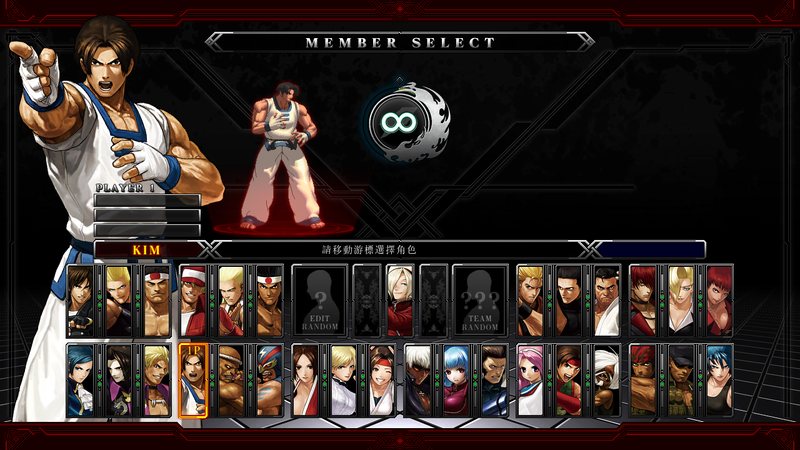The image size is (800, 450).
Task: Choose Athena Asamiya with pink hair
Action: point(531,380)
